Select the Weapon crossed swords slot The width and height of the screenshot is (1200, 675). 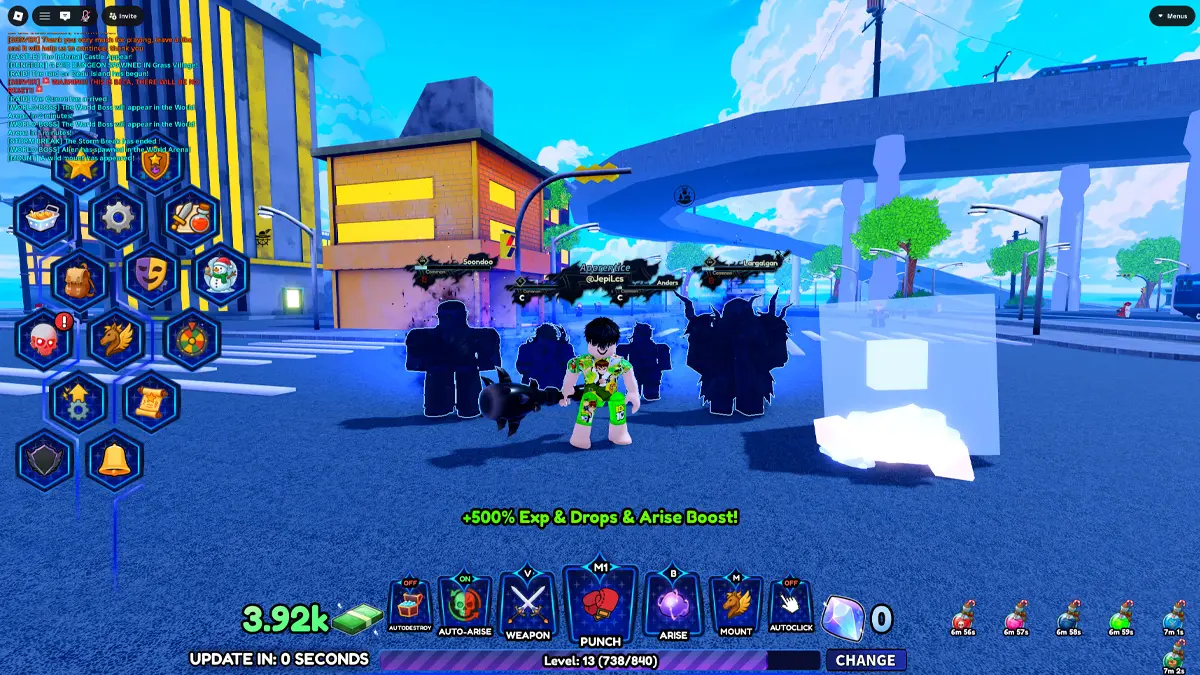tap(527, 607)
